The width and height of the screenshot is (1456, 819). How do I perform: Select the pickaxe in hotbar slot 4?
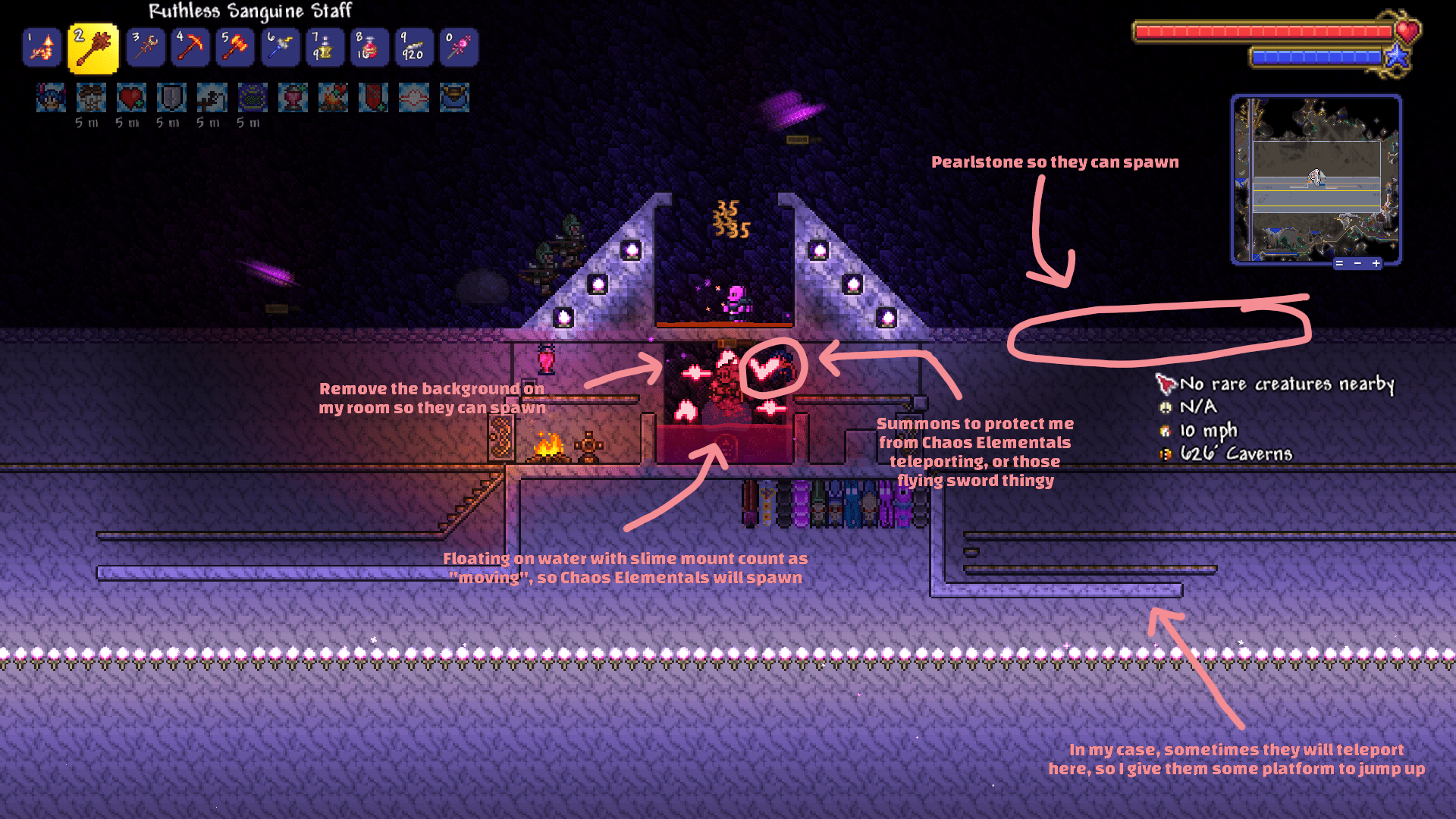[x=190, y=47]
